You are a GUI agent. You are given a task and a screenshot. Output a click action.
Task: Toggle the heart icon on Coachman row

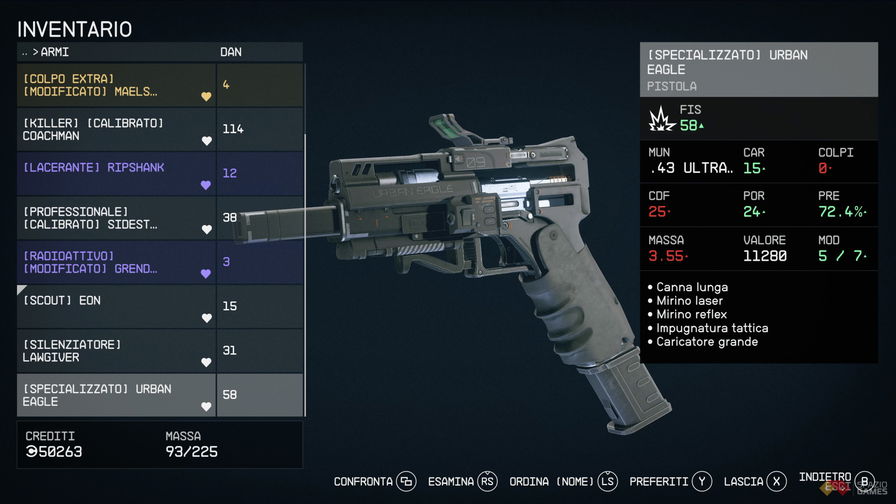click(207, 141)
